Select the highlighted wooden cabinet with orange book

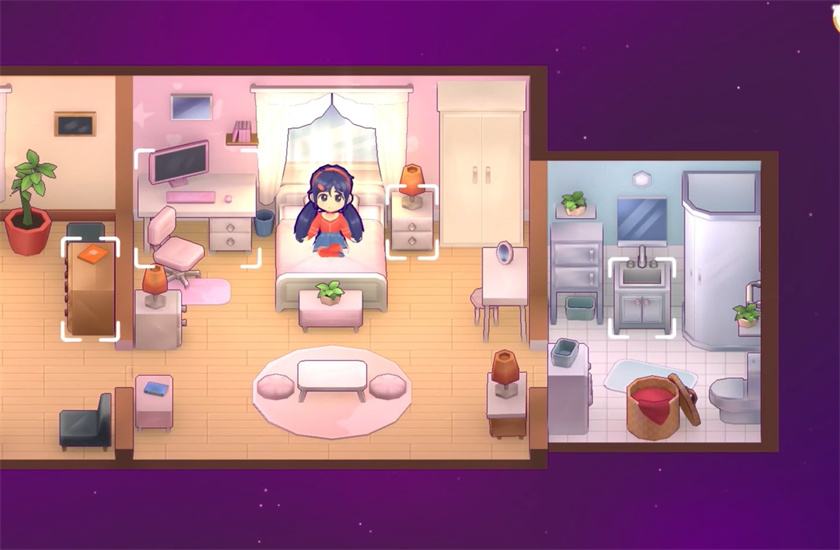[91, 289]
